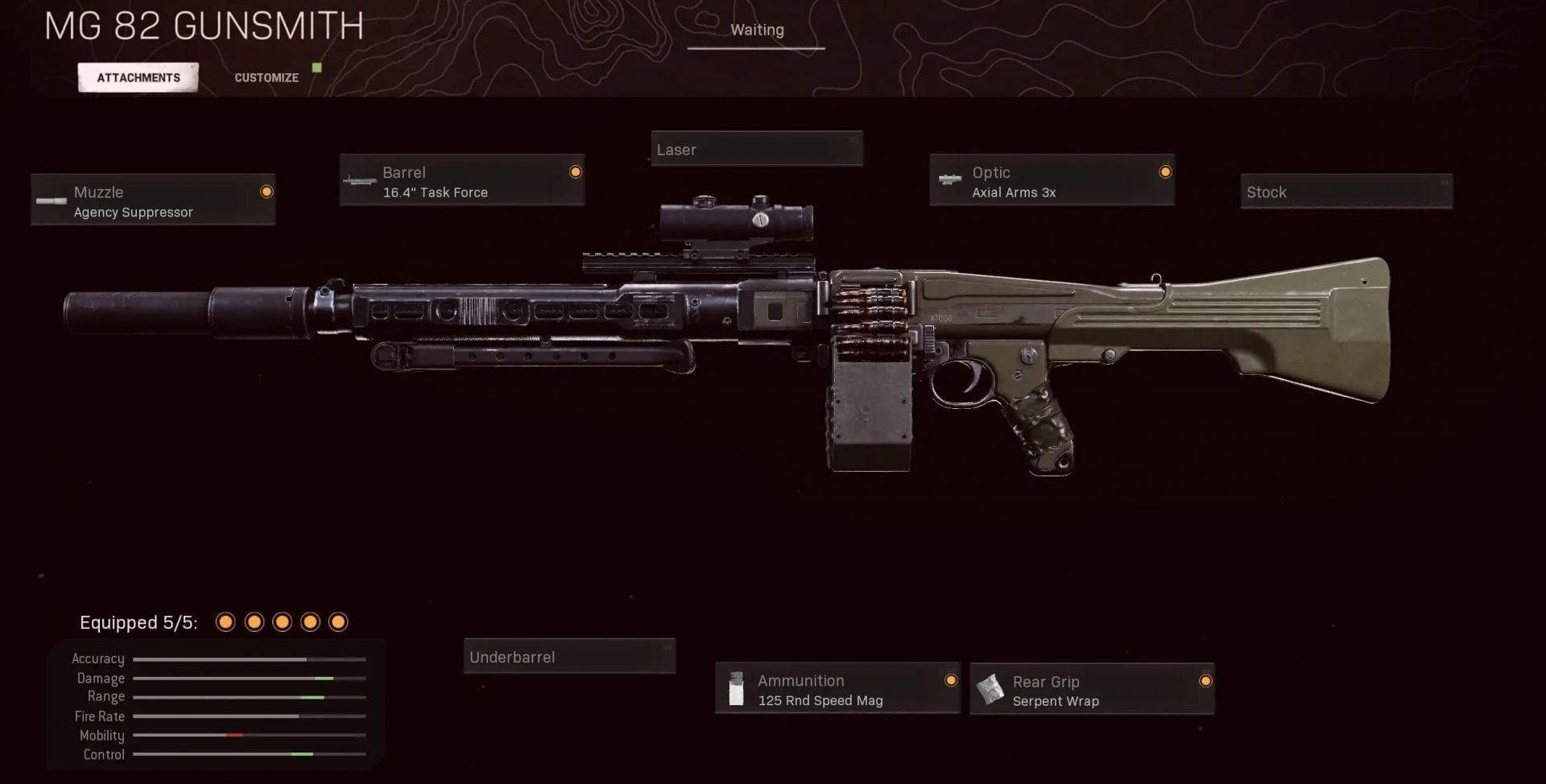Open the Stock attachment selector
1546x784 pixels.
tap(1346, 192)
